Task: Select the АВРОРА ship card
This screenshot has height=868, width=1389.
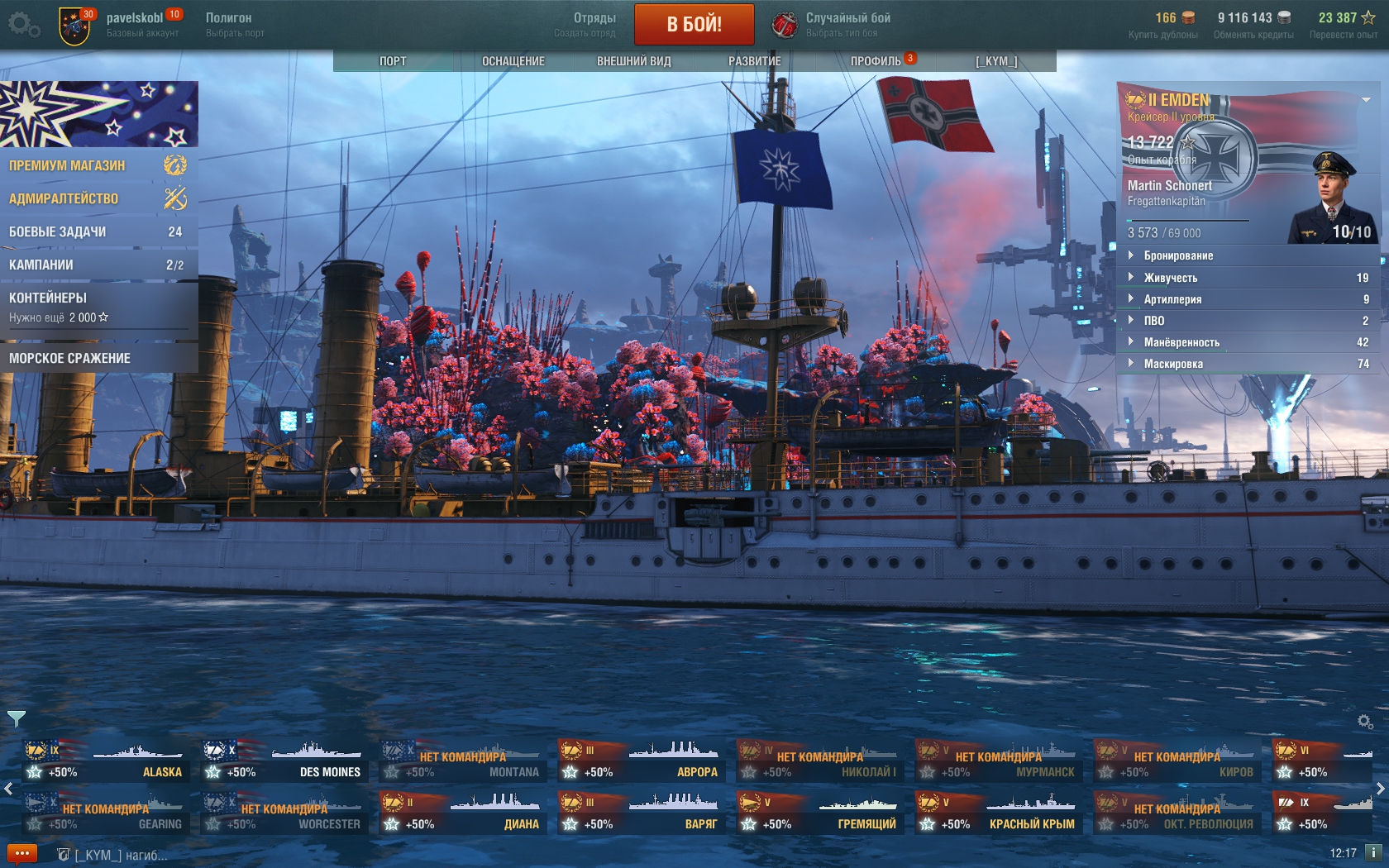Action: click(641, 762)
